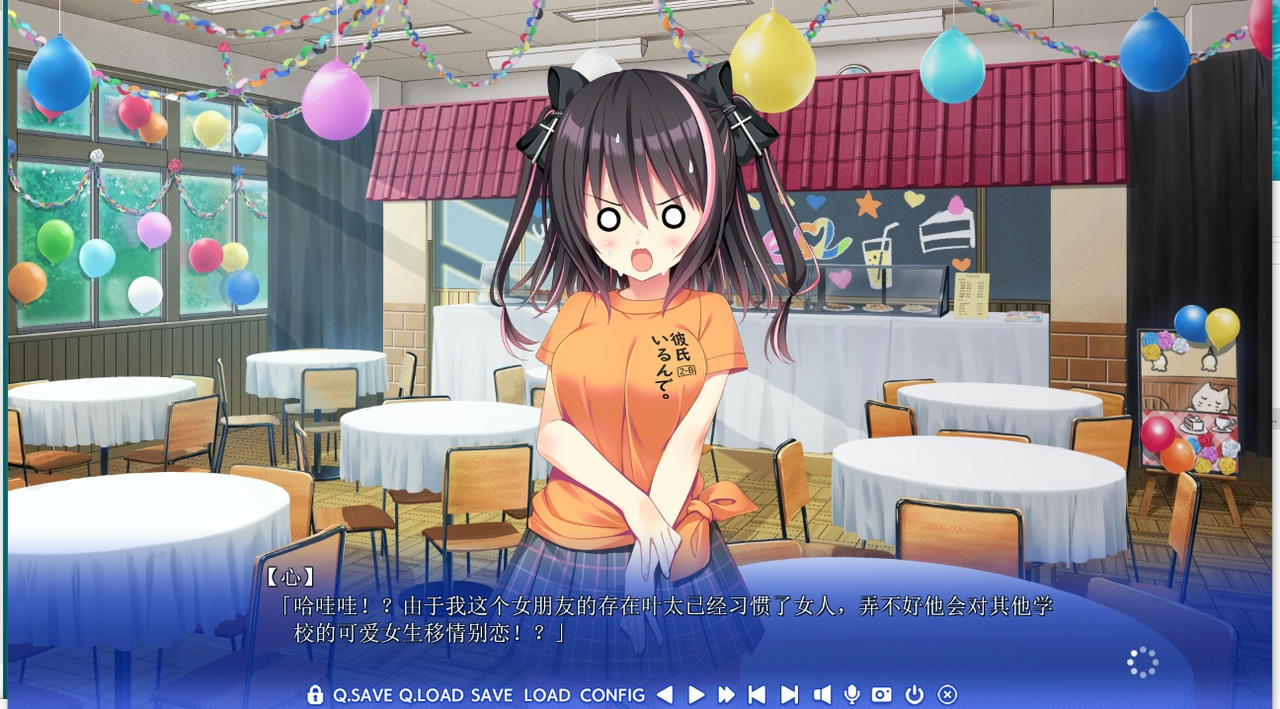Toggle the padlock lock icon
The image size is (1280, 709).
(x=315, y=694)
